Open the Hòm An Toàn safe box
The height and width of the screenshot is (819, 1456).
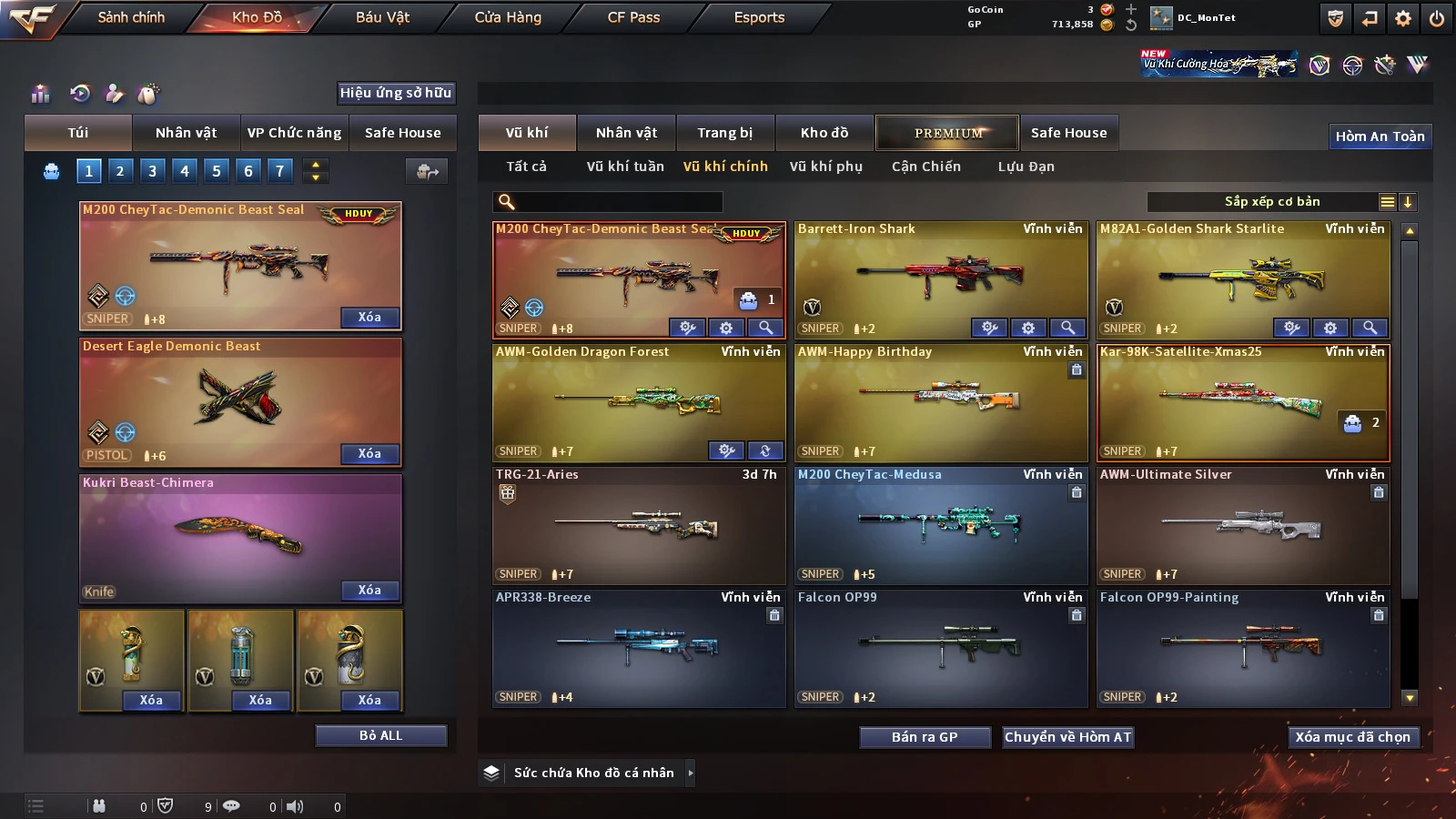[x=1380, y=136]
